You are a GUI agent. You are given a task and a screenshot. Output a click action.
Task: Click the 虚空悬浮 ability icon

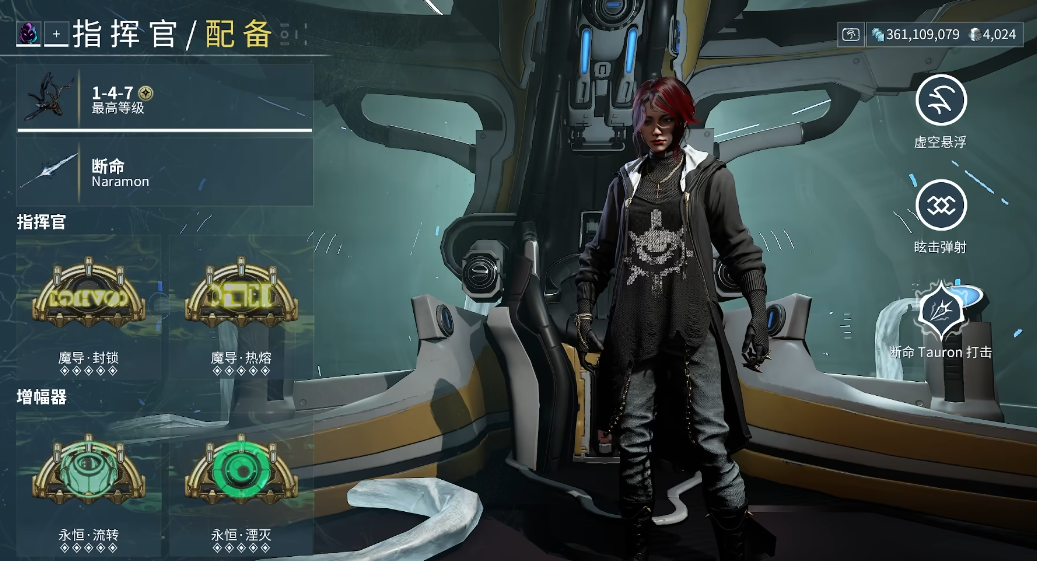tap(941, 100)
